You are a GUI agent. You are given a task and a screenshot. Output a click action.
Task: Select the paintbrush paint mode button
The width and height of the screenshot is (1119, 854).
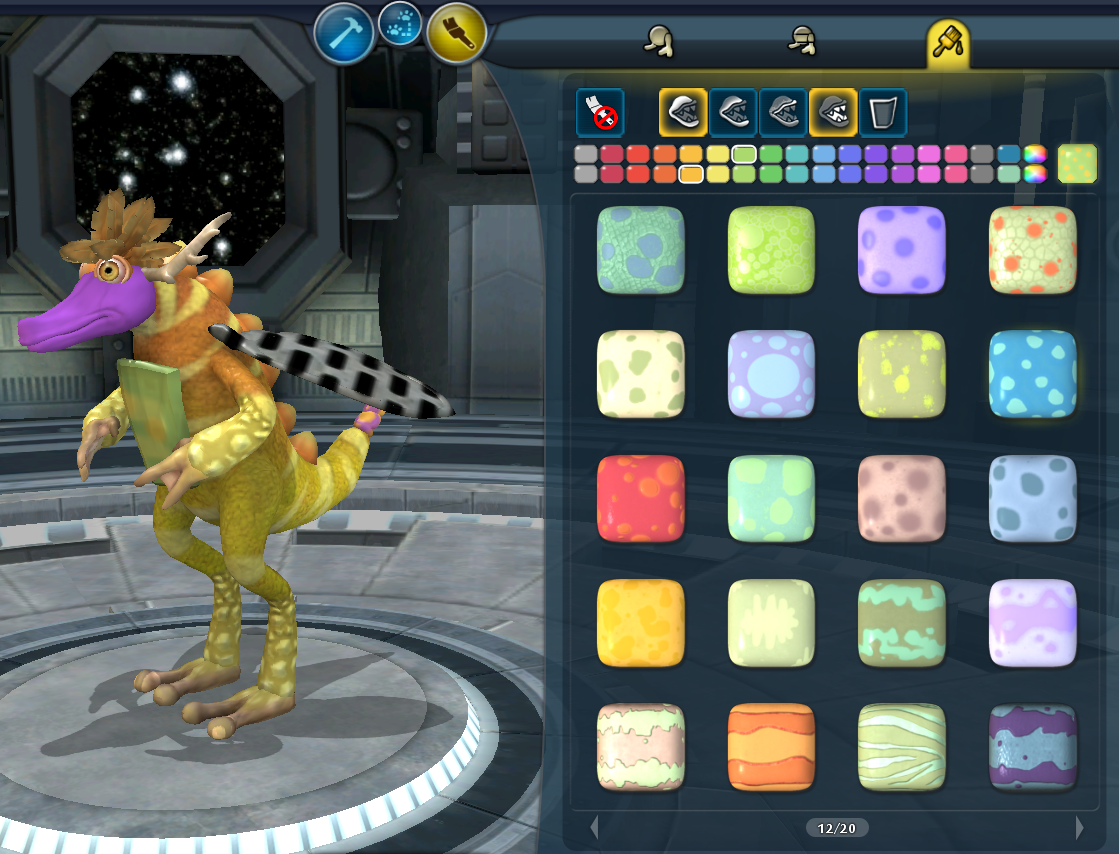coord(457,33)
